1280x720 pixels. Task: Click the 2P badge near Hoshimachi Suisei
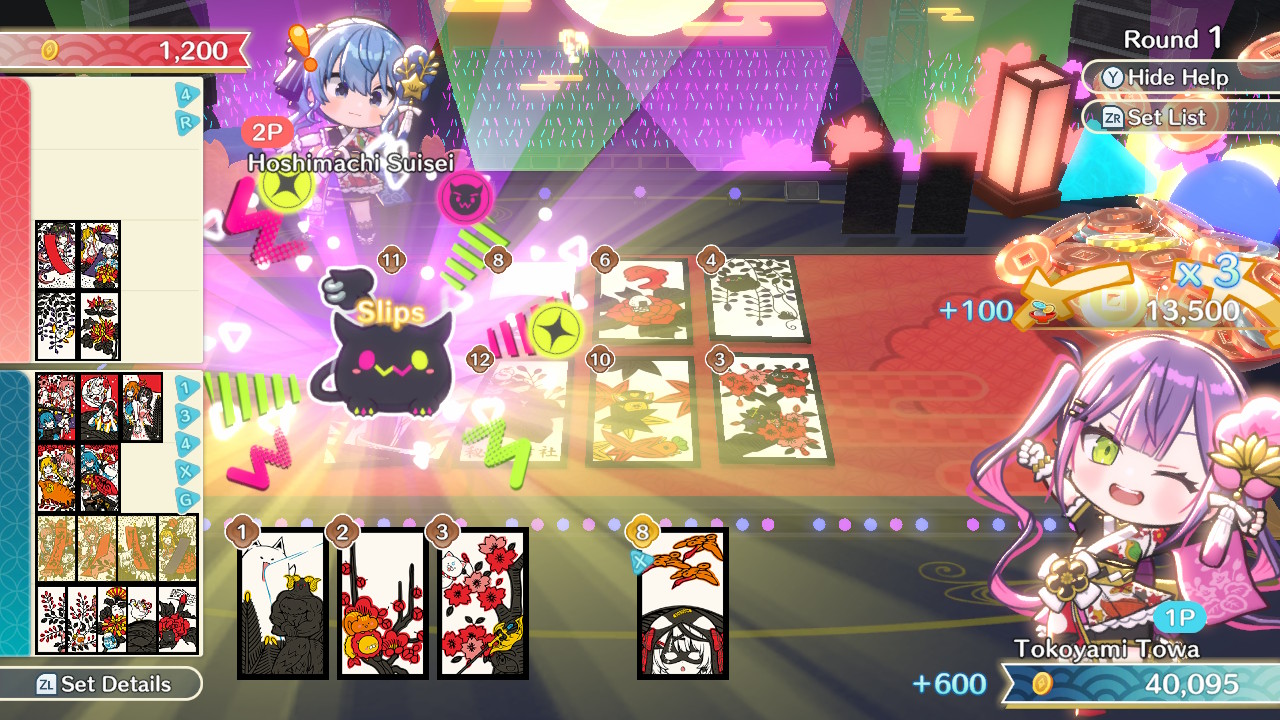(x=265, y=130)
